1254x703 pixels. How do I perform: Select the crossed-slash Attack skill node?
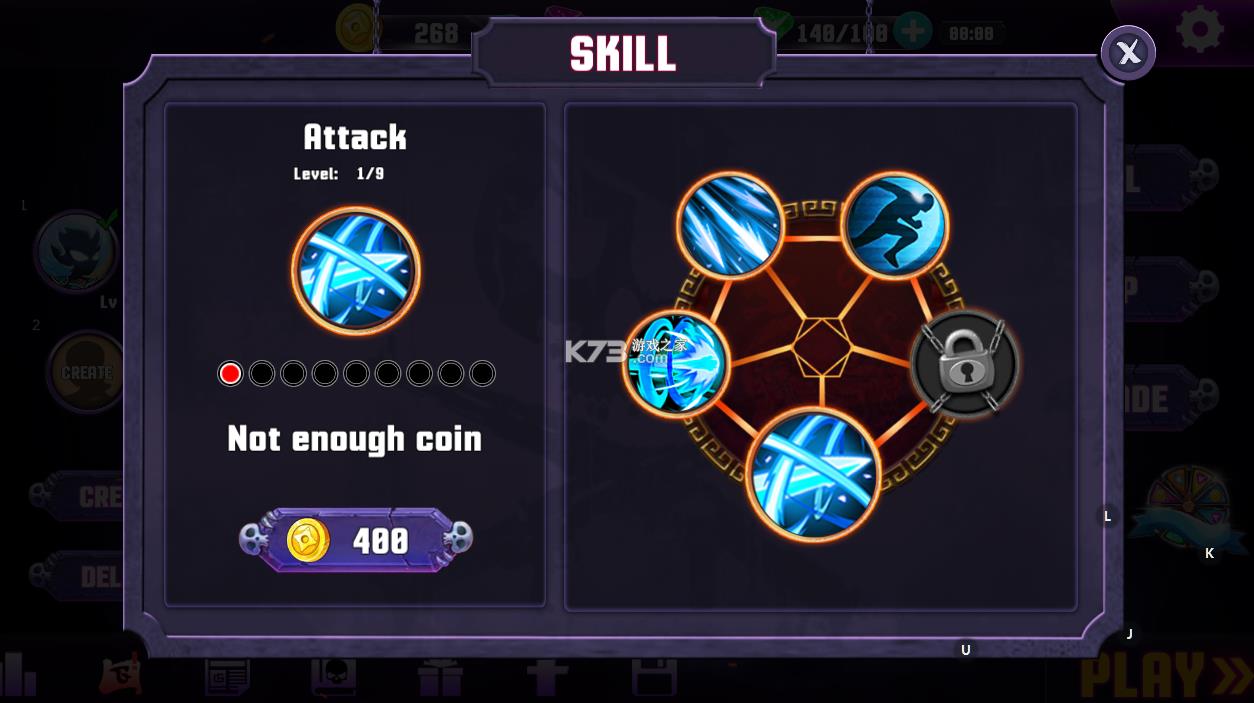[x=813, y=474]
